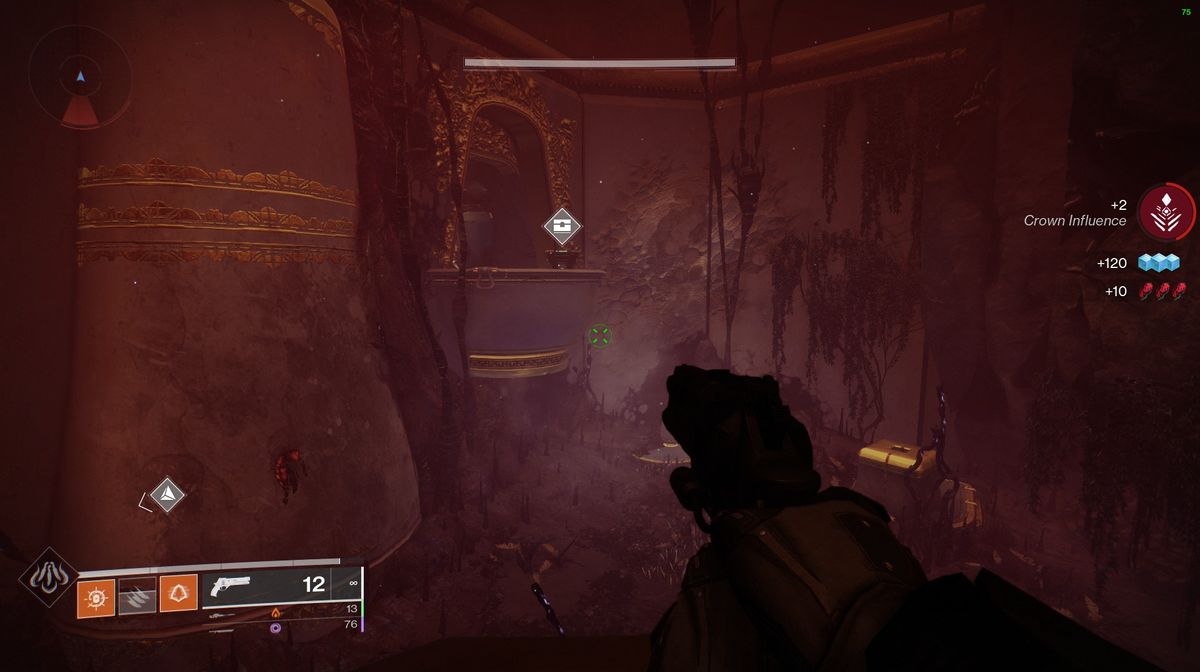The height and width of the screenshot is (672, 1200).
Task: Switch to the purple heavy weapon
Action: 276,626
